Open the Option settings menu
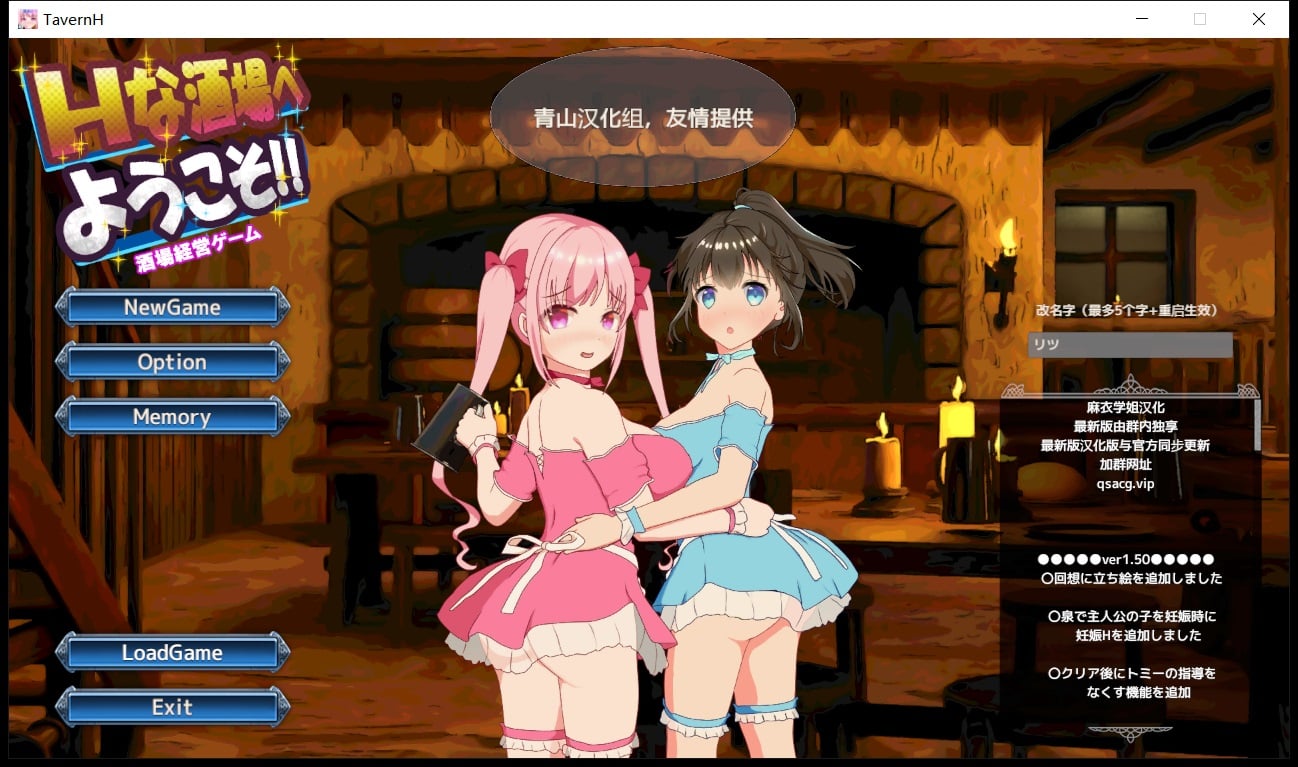The image size is (1298, 767). coord(171,361)
